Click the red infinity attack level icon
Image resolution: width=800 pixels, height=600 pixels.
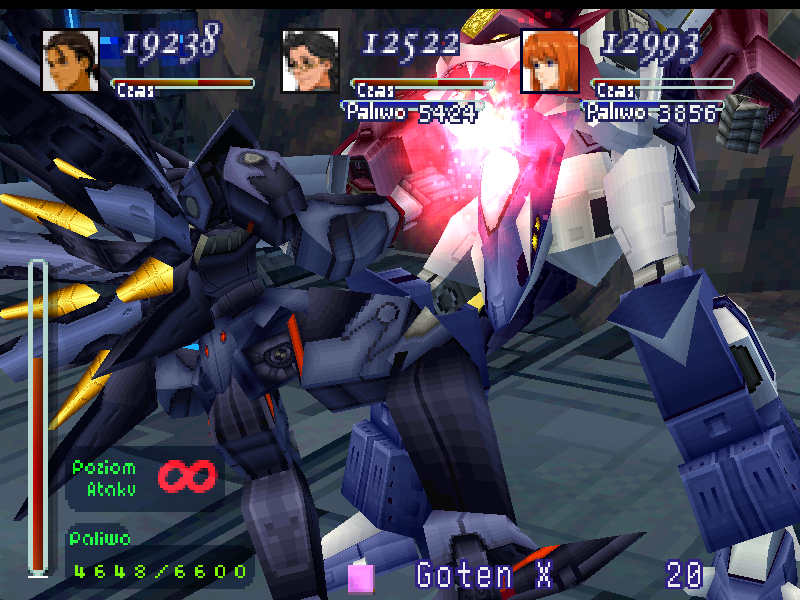pyautogui.click(x=187, y=478)
